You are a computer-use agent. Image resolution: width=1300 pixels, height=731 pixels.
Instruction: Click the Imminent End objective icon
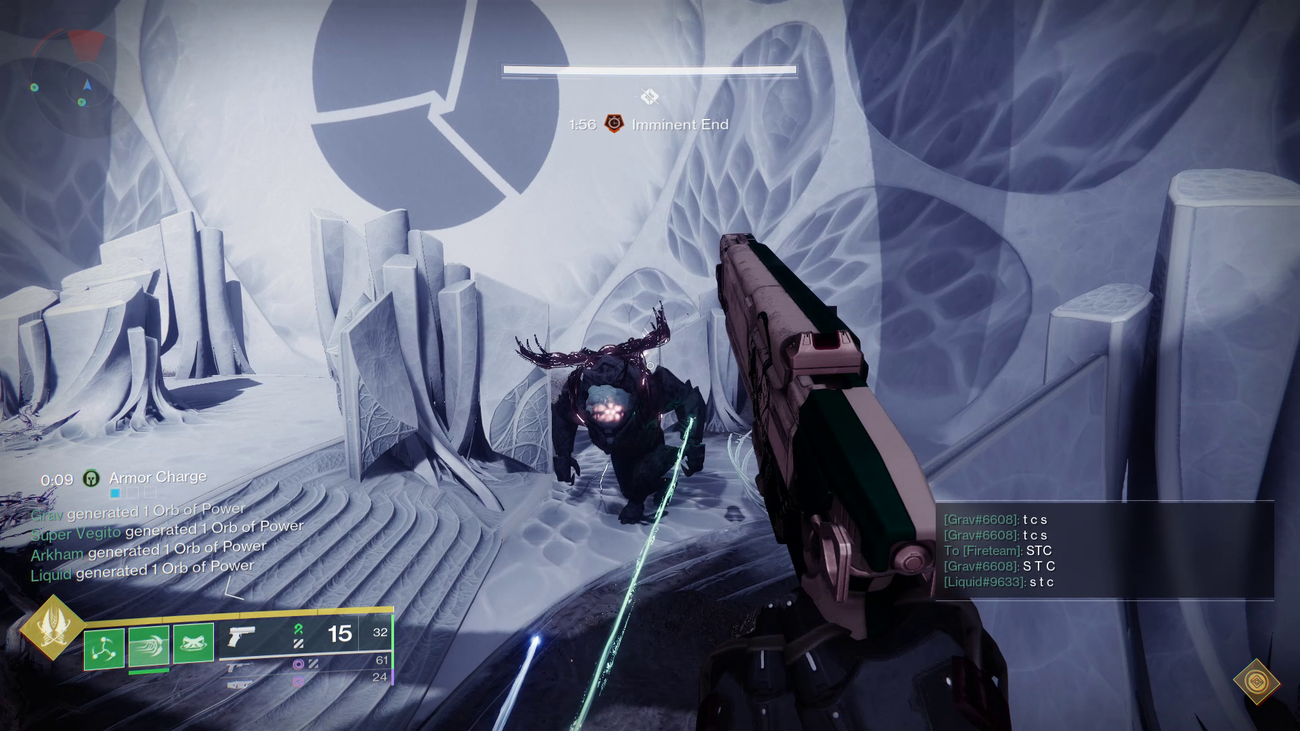coord(614,122)
